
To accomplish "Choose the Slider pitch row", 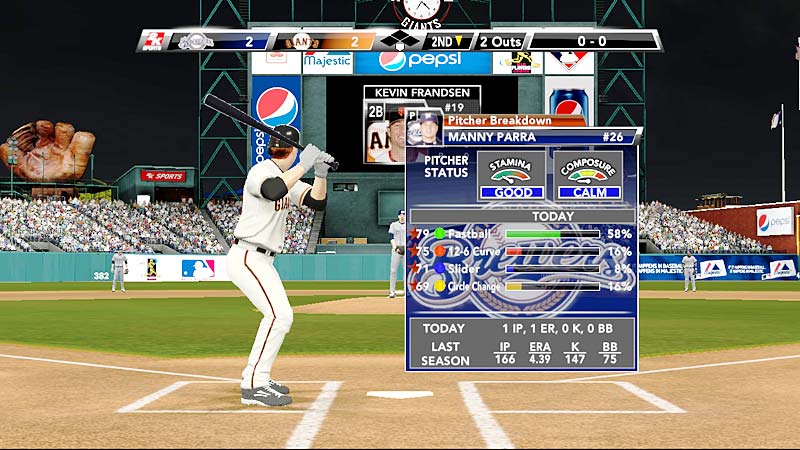I will 521,268.
